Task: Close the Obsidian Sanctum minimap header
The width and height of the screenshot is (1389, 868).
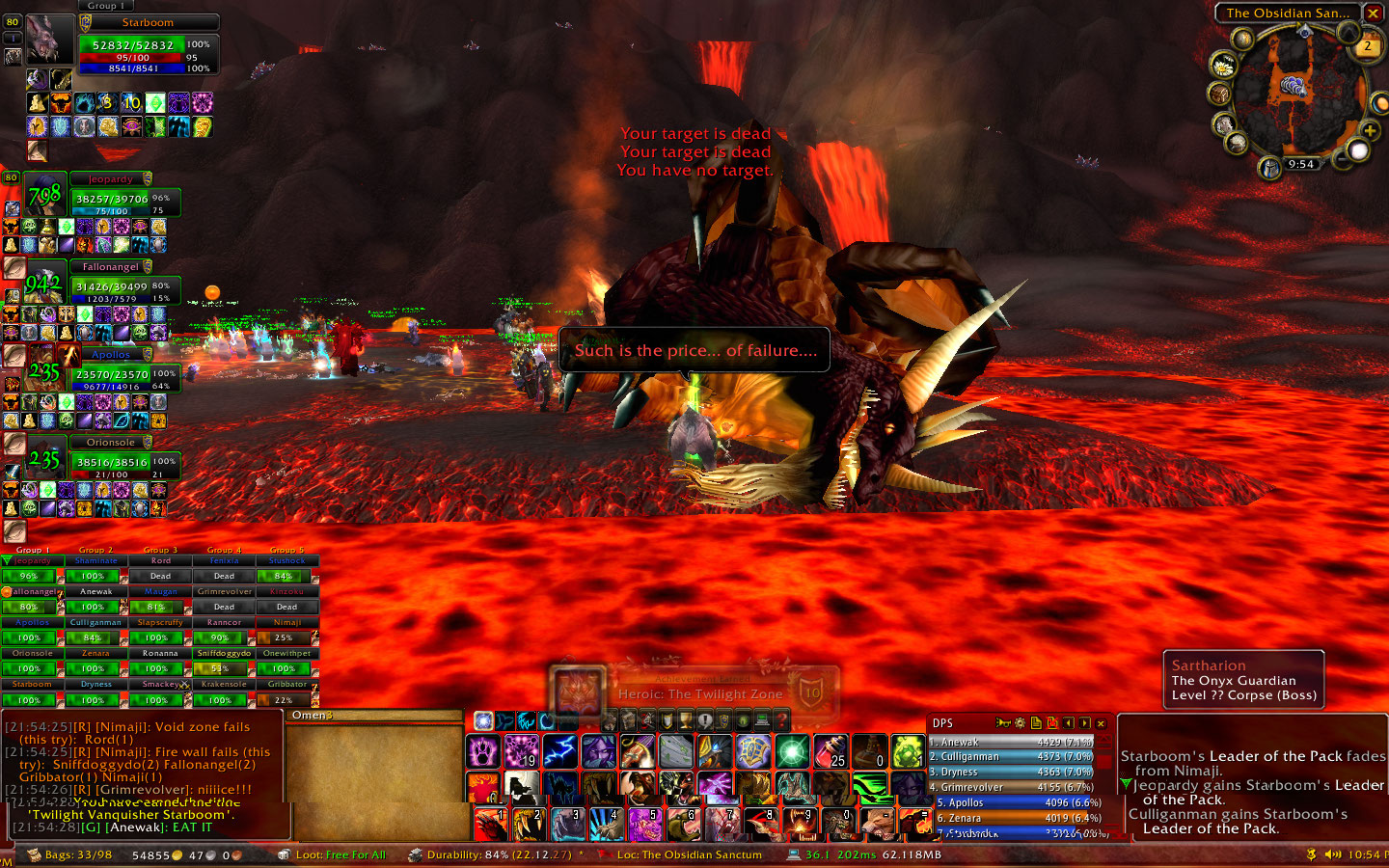Action: point(1373,14)
